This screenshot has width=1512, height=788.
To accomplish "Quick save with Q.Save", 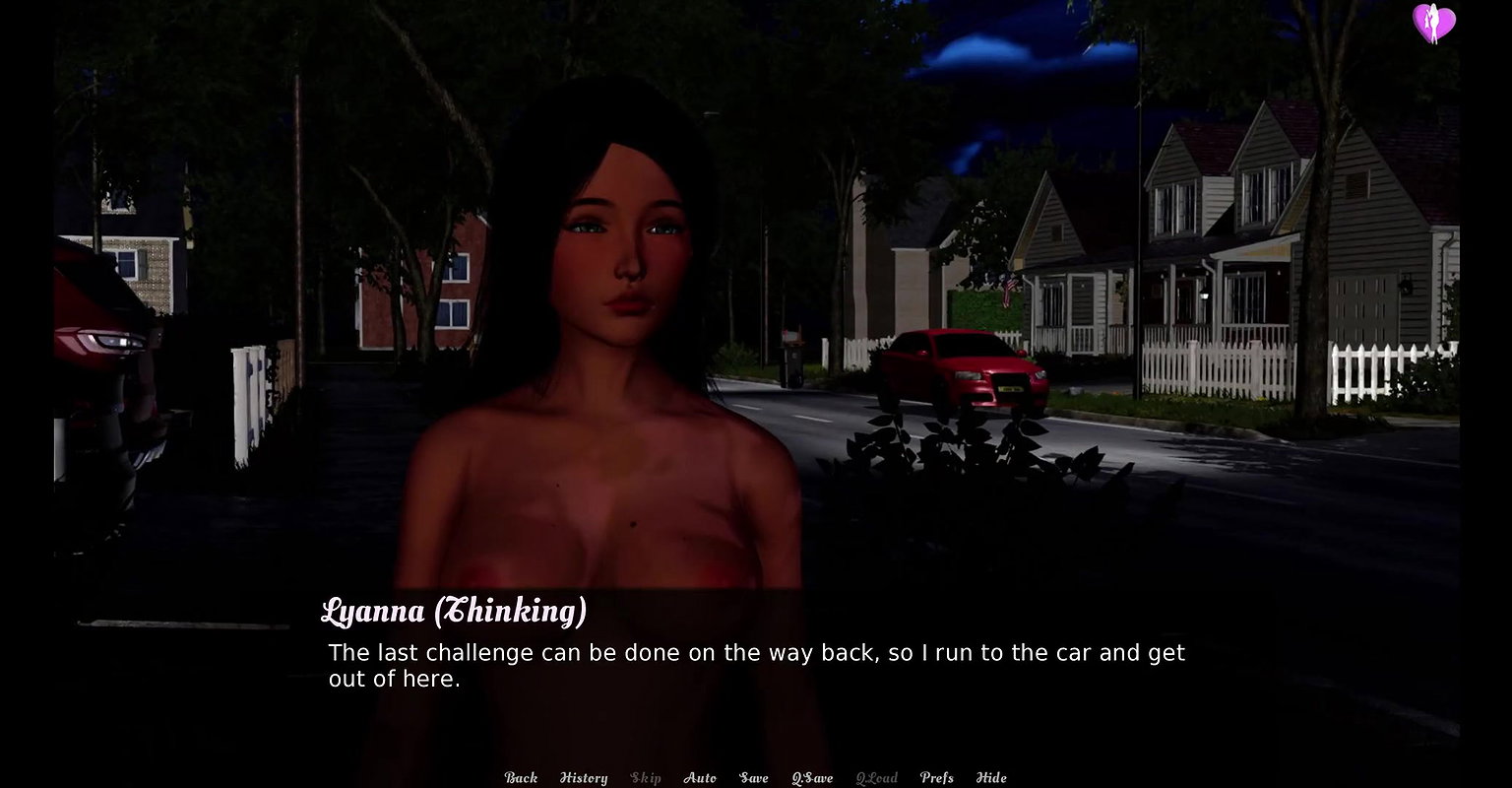I will coord(812,778).
